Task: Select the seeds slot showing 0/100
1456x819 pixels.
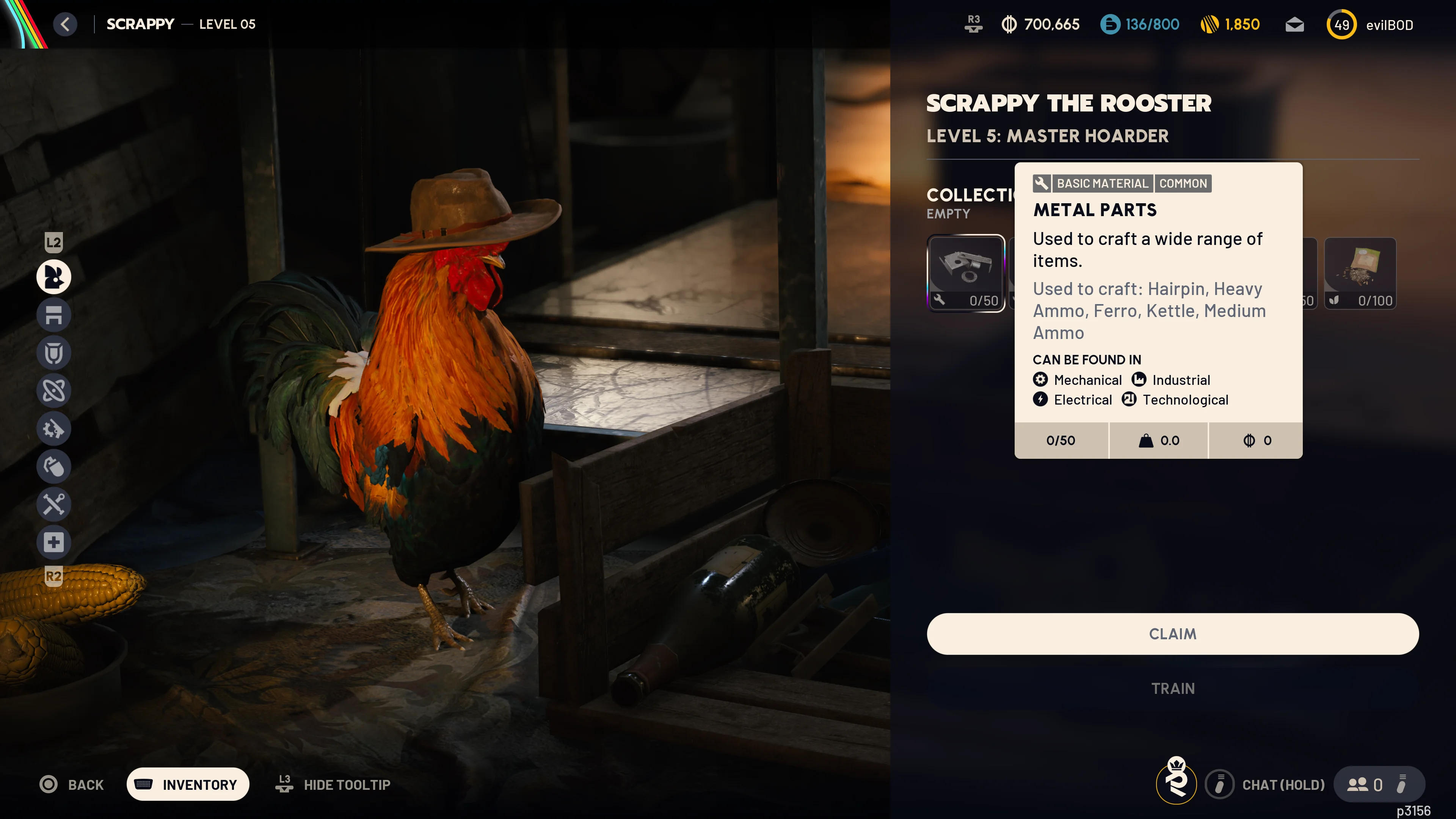Action: pyautogui.click(x=1360, y=273)
